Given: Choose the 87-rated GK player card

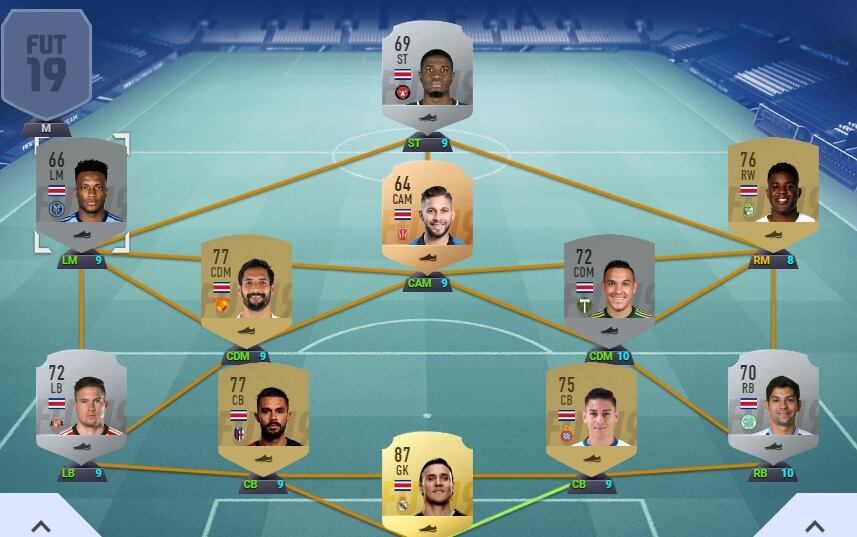Looking at the screenshot, I should (x=427, y=485).
